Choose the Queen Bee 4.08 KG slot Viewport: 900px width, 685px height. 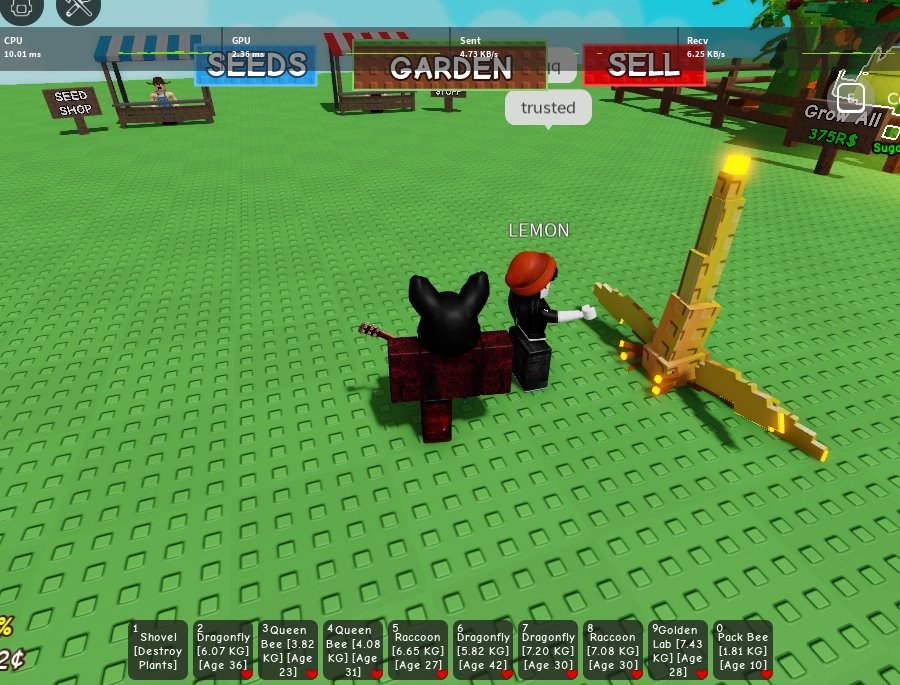point(353,650)
